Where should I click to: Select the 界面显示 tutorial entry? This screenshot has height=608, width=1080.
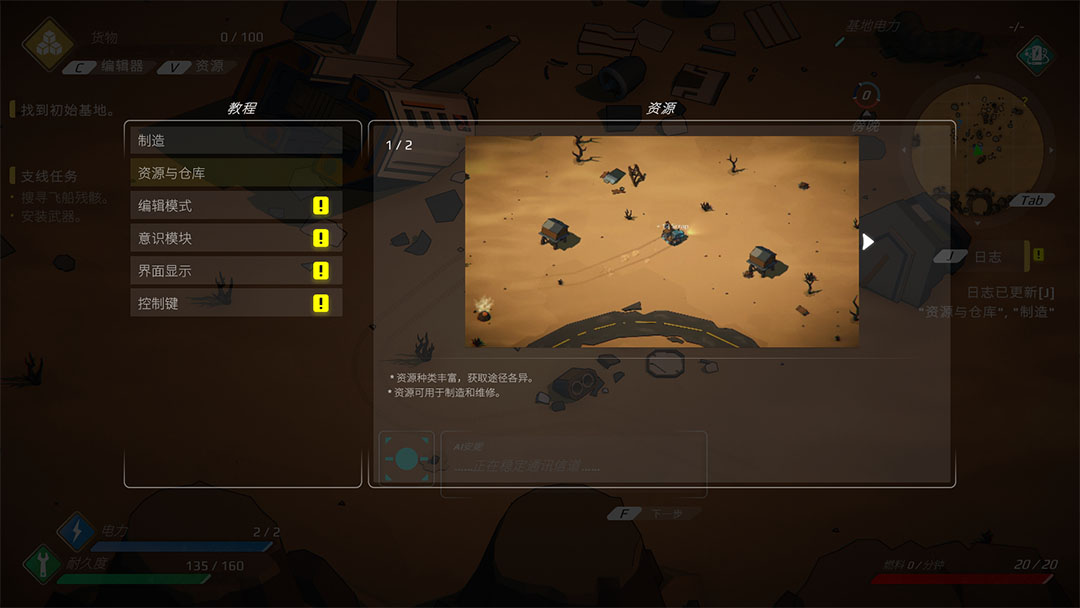pos(236,271)
